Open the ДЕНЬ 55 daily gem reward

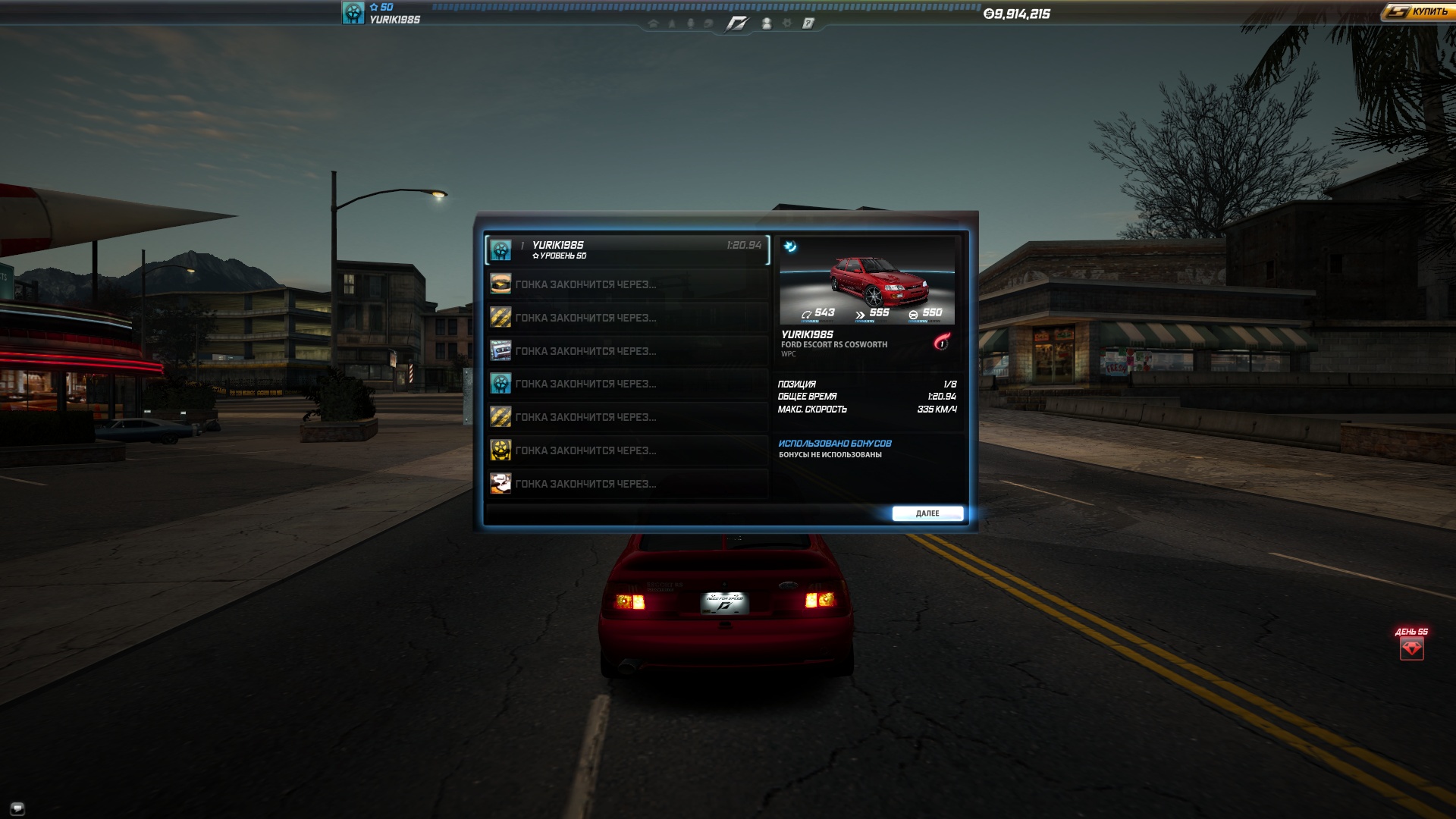(1411, 648)
